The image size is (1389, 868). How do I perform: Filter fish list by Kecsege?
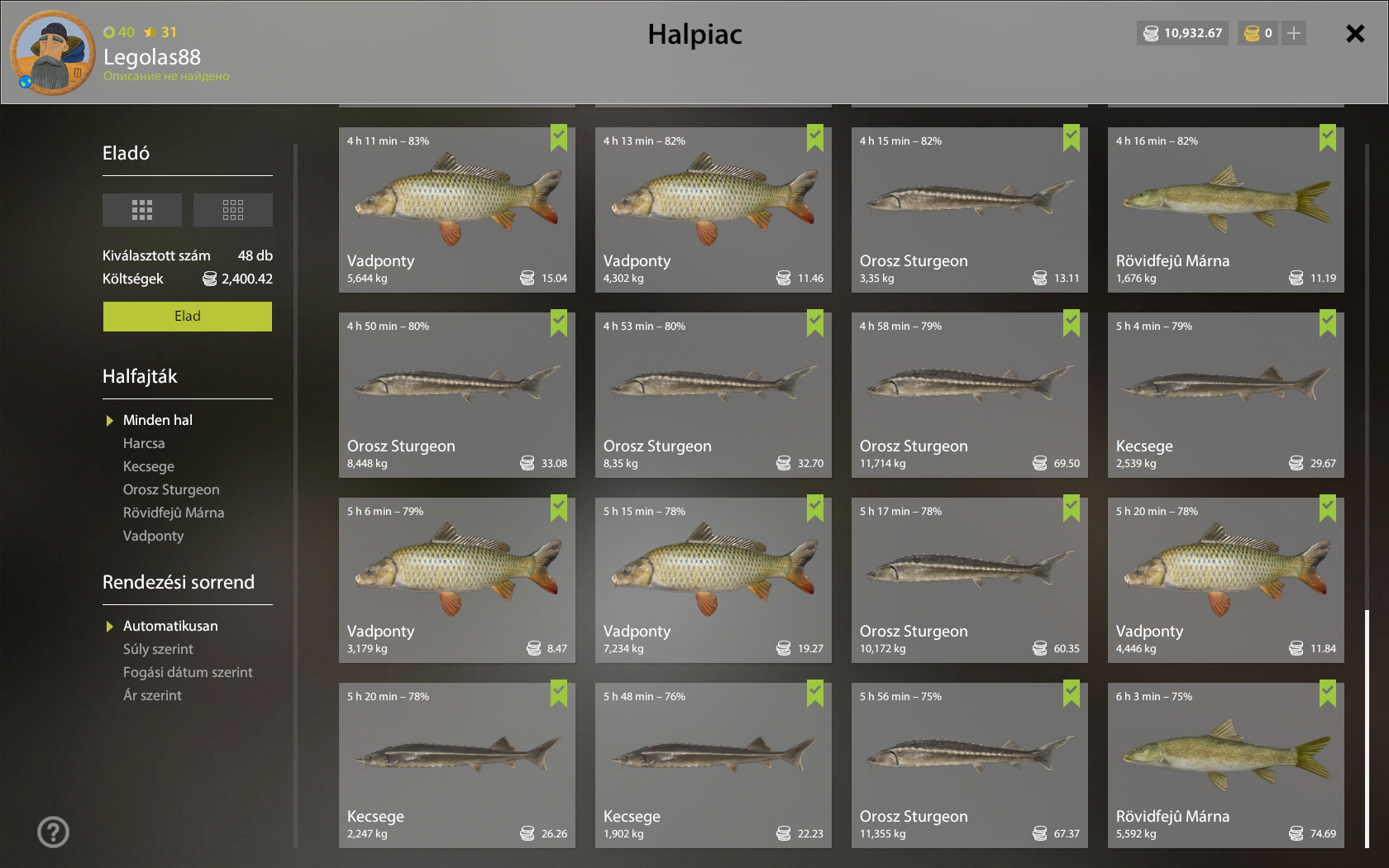point(149,467)
